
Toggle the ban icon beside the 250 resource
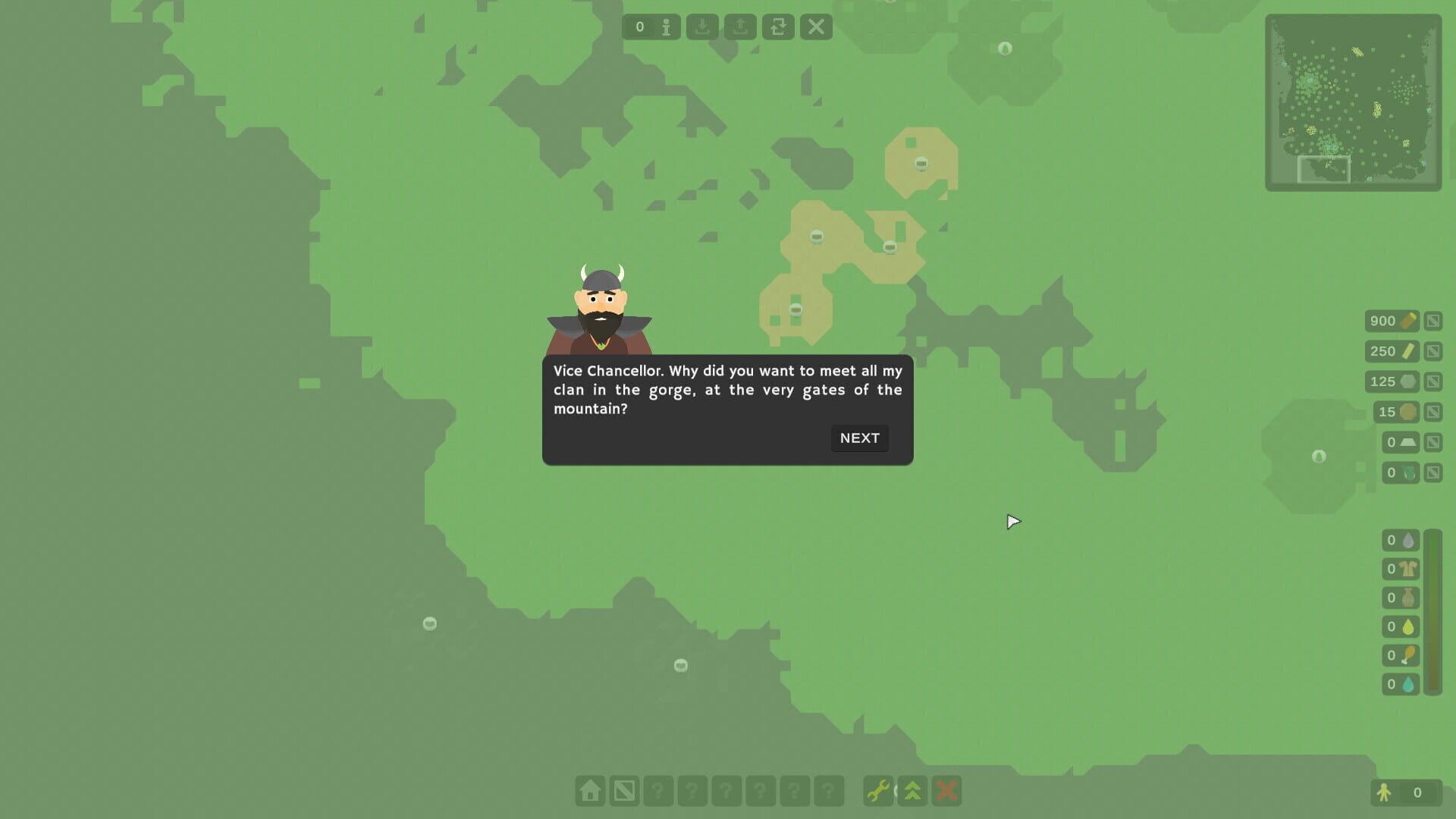click(1433, 350)
